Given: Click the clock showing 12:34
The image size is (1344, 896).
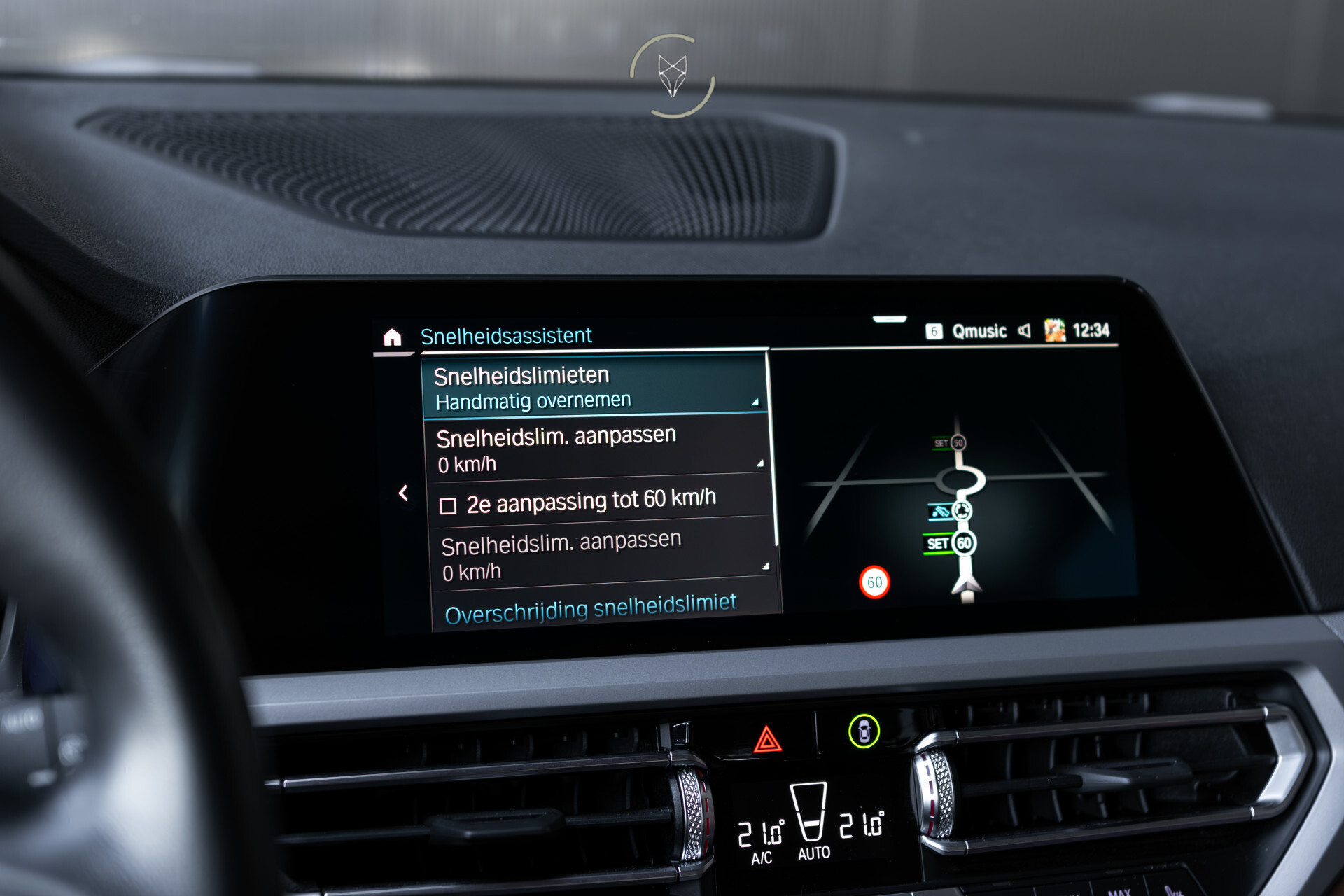Looking at the screenshot, I should click(1091, 331).
